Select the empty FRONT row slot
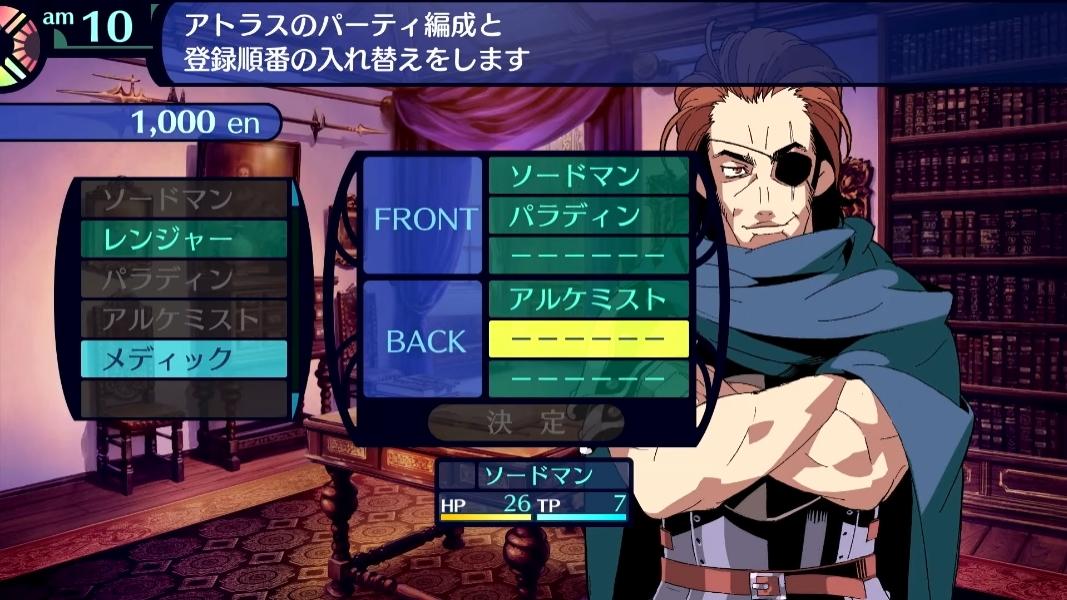Viewport: 1067px width, 600px height. point(588,256)
